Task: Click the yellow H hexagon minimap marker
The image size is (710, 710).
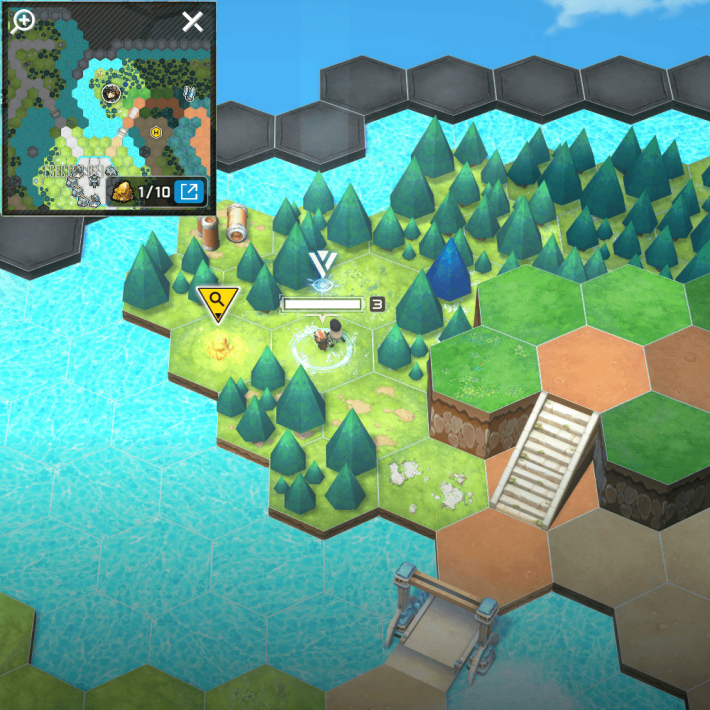Action: (x=156, y=132)
